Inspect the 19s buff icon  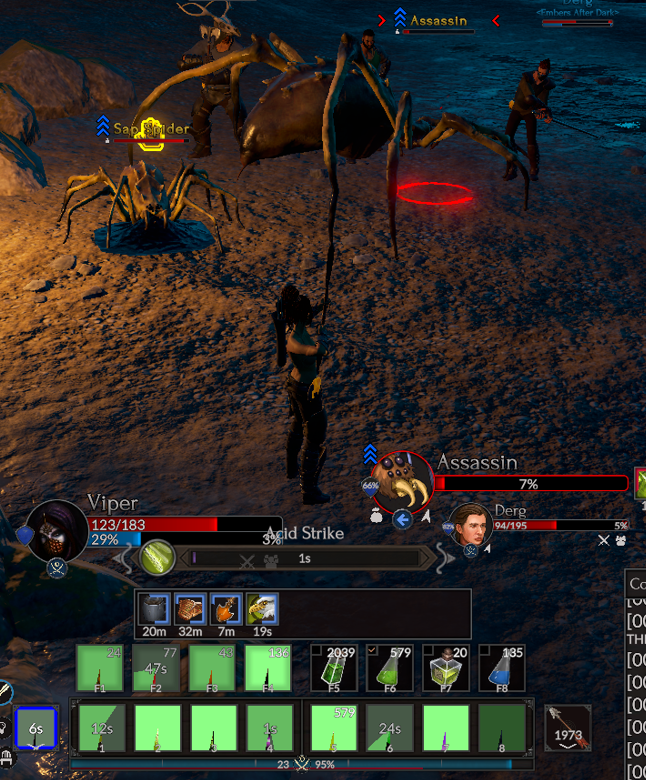pos(262,609)
